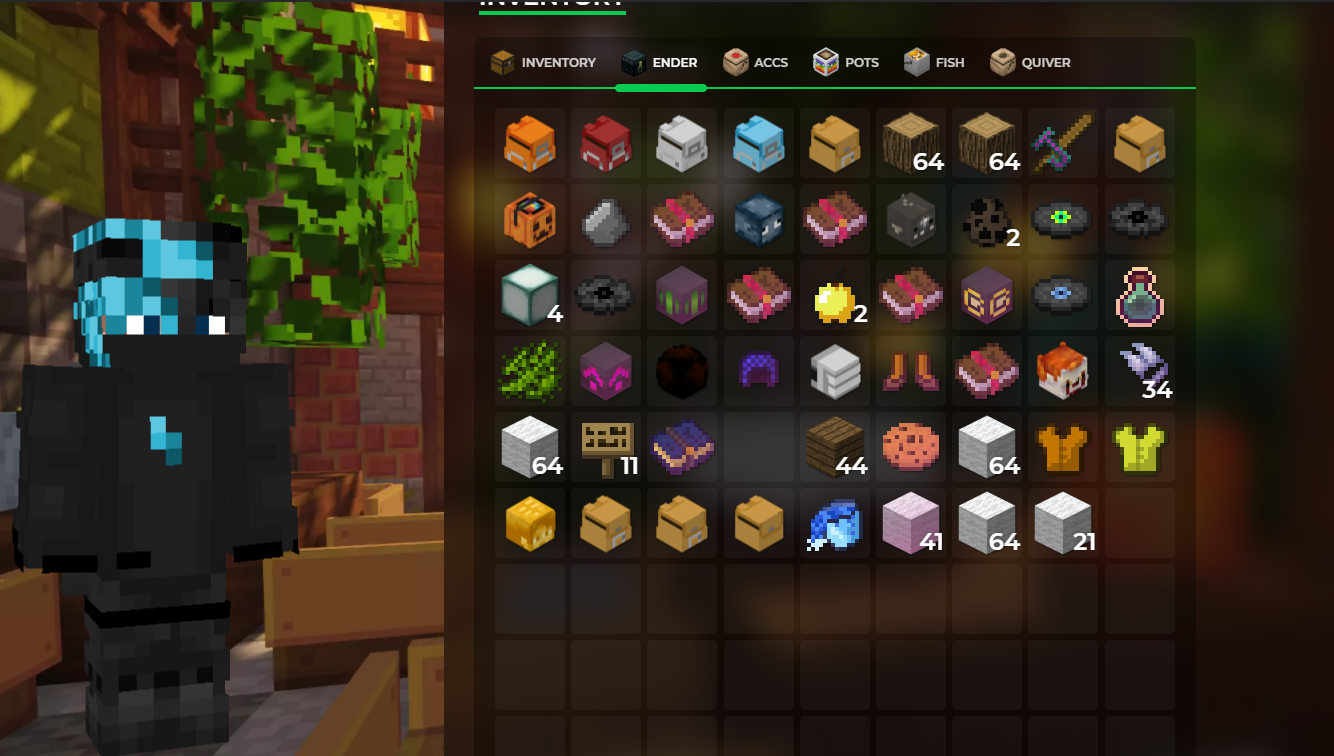Image resolution: width=1334 pixels, height=756 pixels.
Task: Select the golden apple stack
Action: point(834,295)
